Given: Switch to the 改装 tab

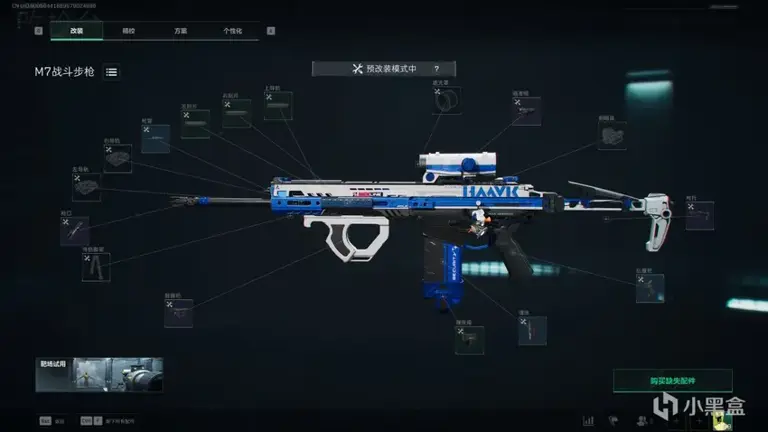Looking at the screenshot, I should 77,31.
